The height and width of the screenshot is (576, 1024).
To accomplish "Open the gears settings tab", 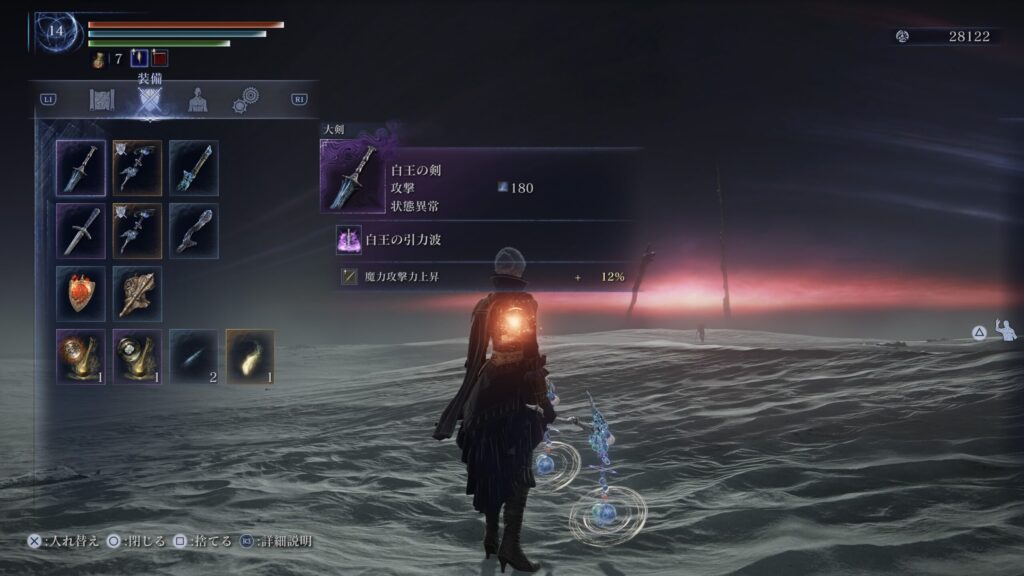I will (245, 100).
